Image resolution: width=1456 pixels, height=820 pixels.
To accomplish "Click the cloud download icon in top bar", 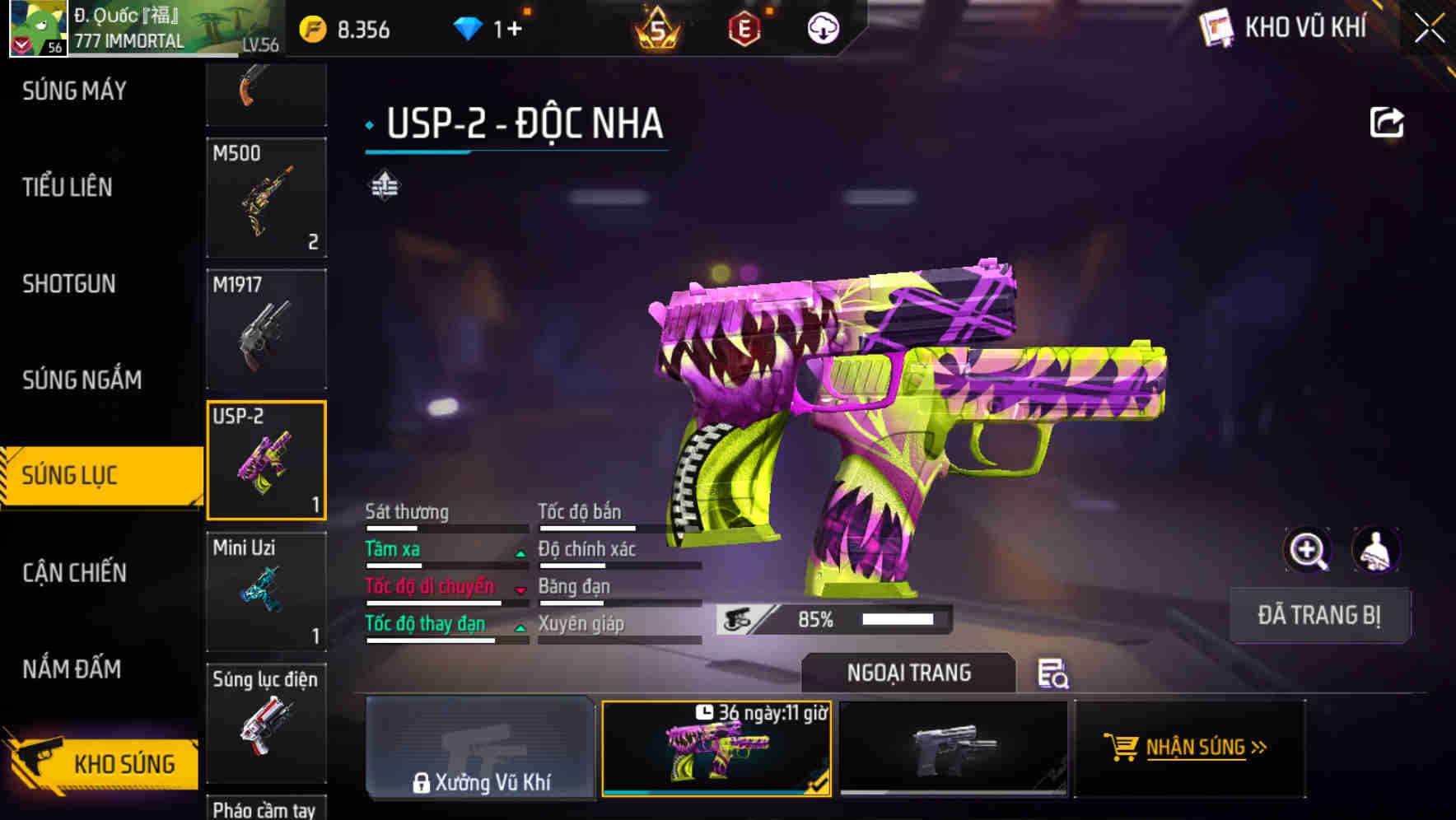I will 823,27.
